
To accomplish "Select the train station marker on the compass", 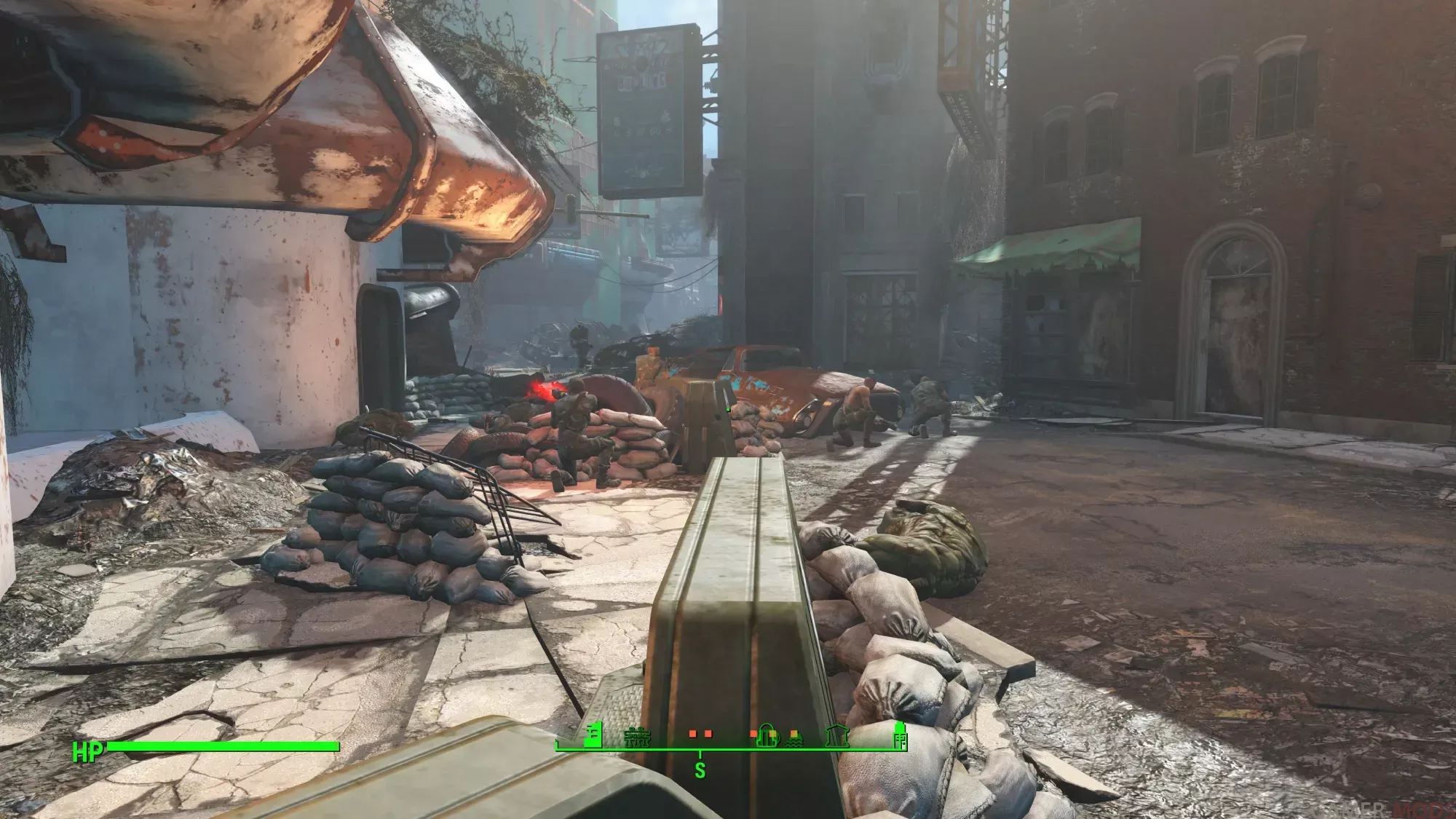I will [638, 737].
